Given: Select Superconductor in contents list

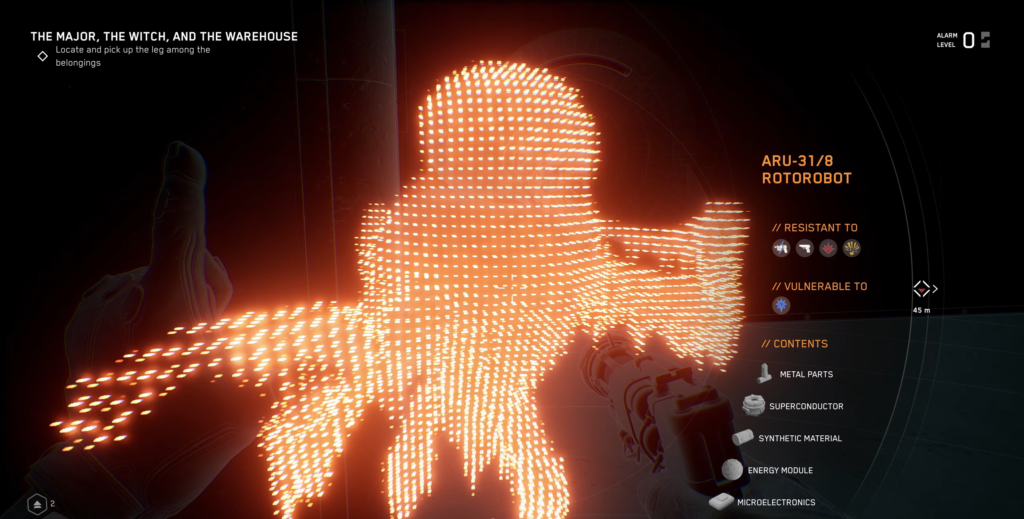Looking at the screenshot, I should 805,406.
